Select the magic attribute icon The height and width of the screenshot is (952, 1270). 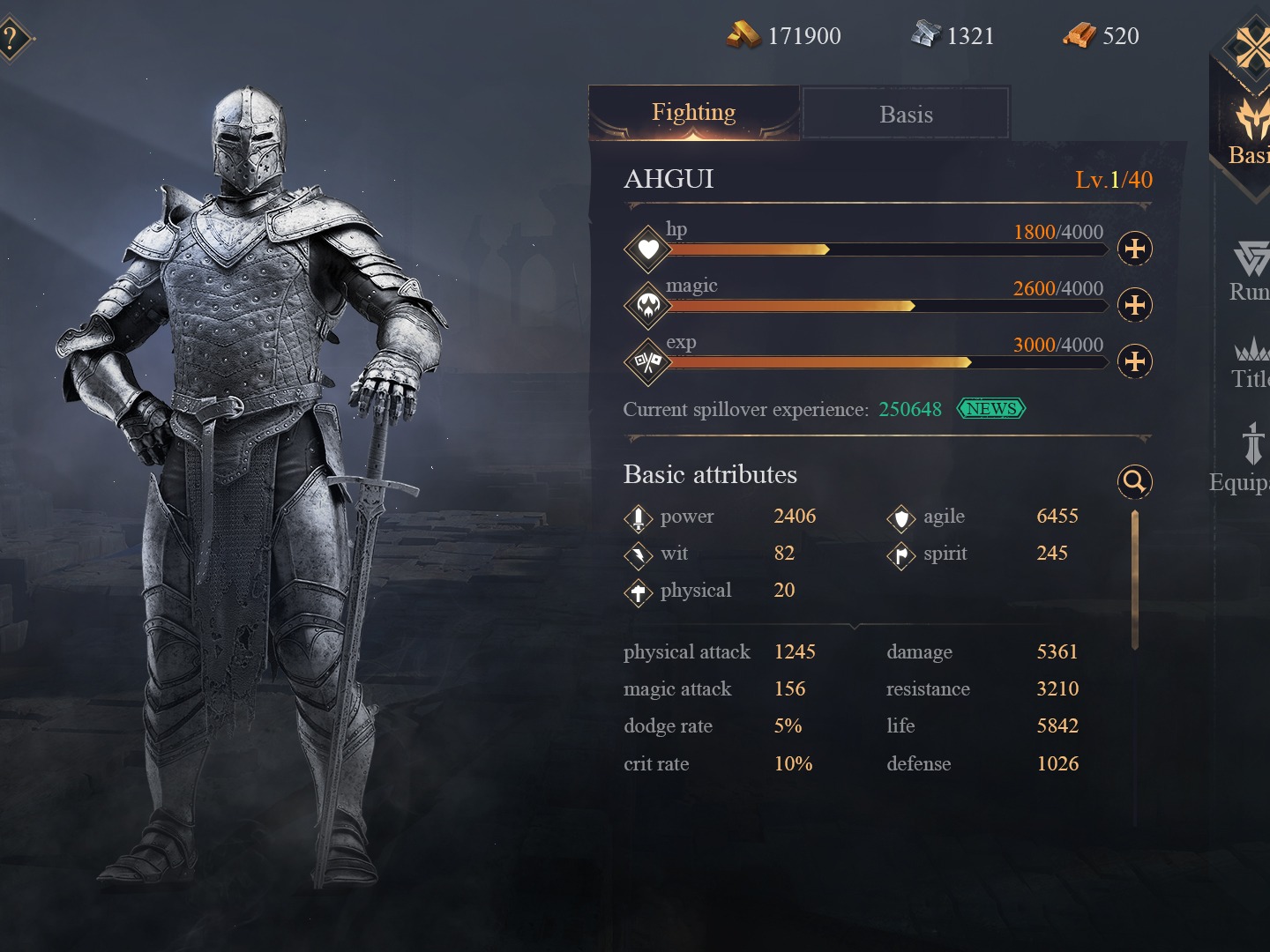click(647, 306)
